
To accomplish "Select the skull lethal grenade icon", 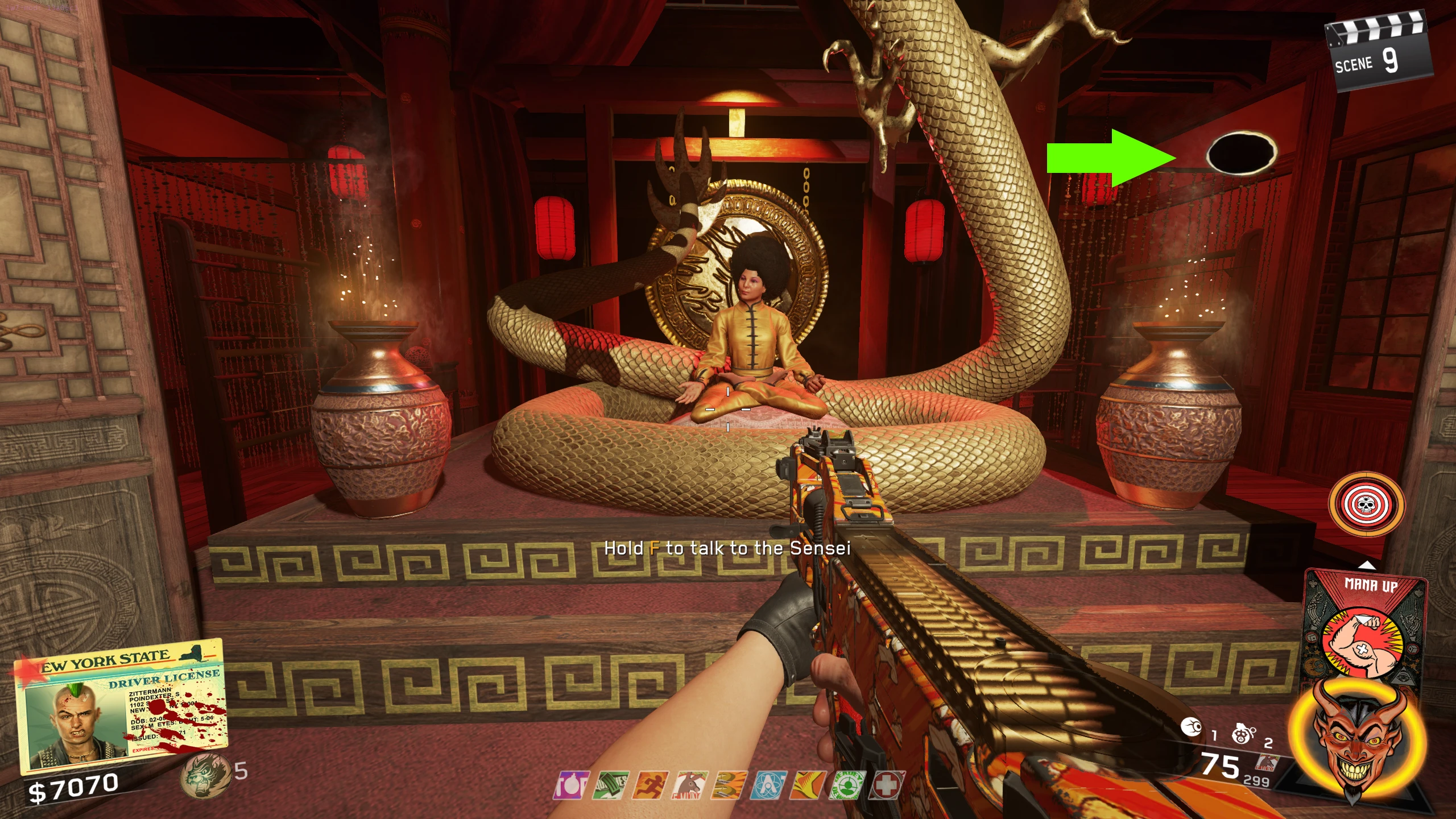I will 1243,734.
